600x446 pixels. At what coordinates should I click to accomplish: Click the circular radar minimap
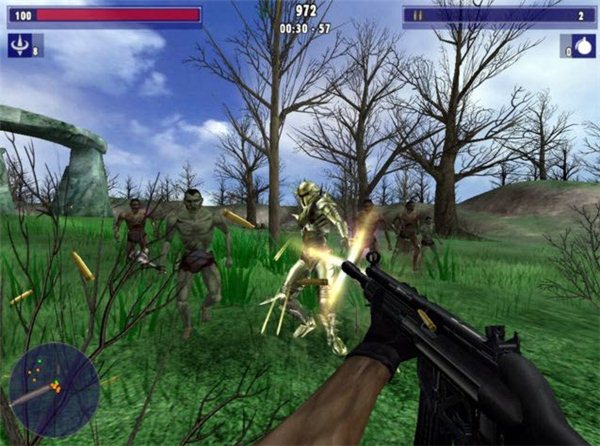(x=54, y=389)
